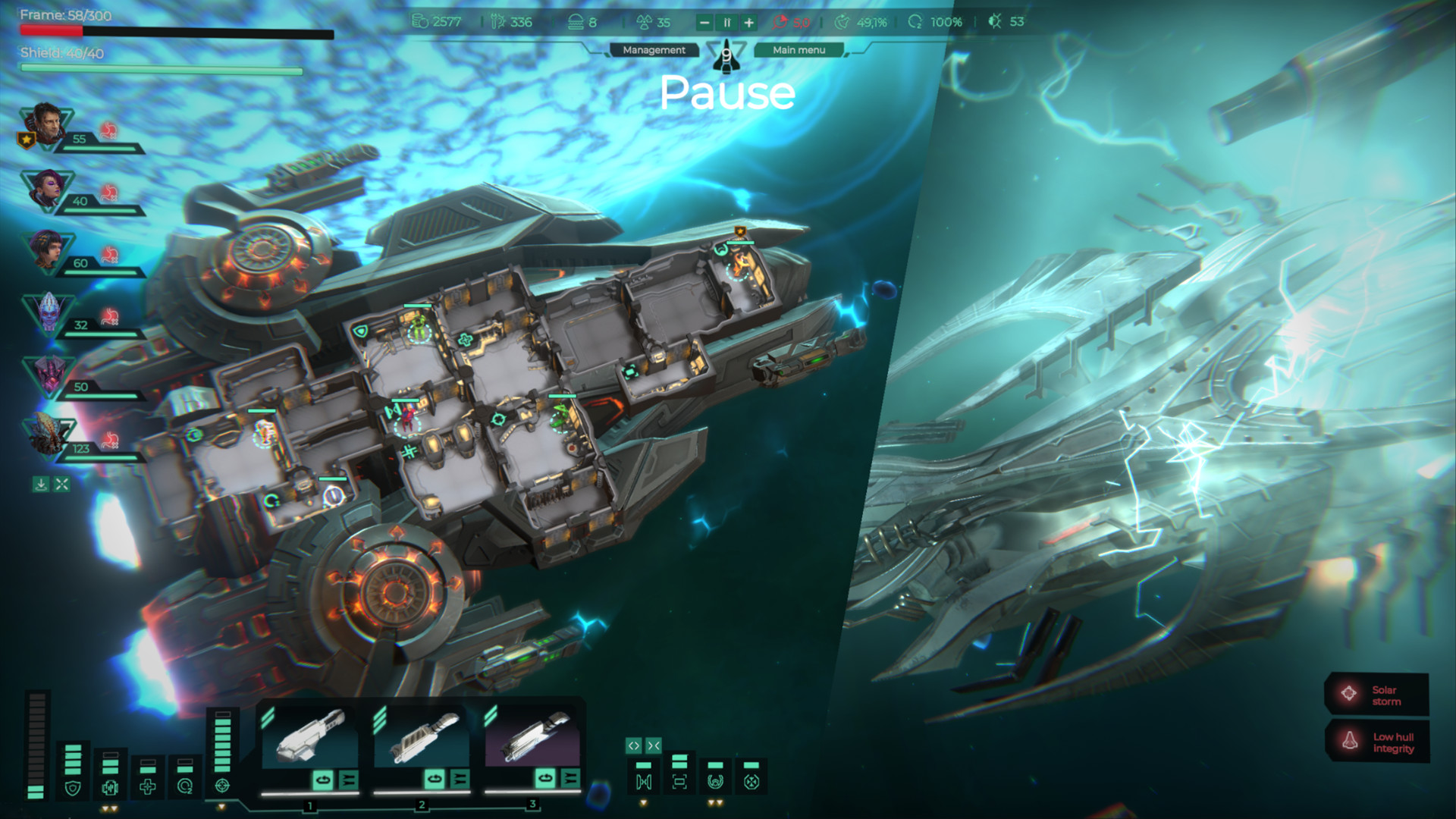This screenshot has height=819, width=1456.
Task: Click the targeting crosshair weapons icon
Action: 222,786
